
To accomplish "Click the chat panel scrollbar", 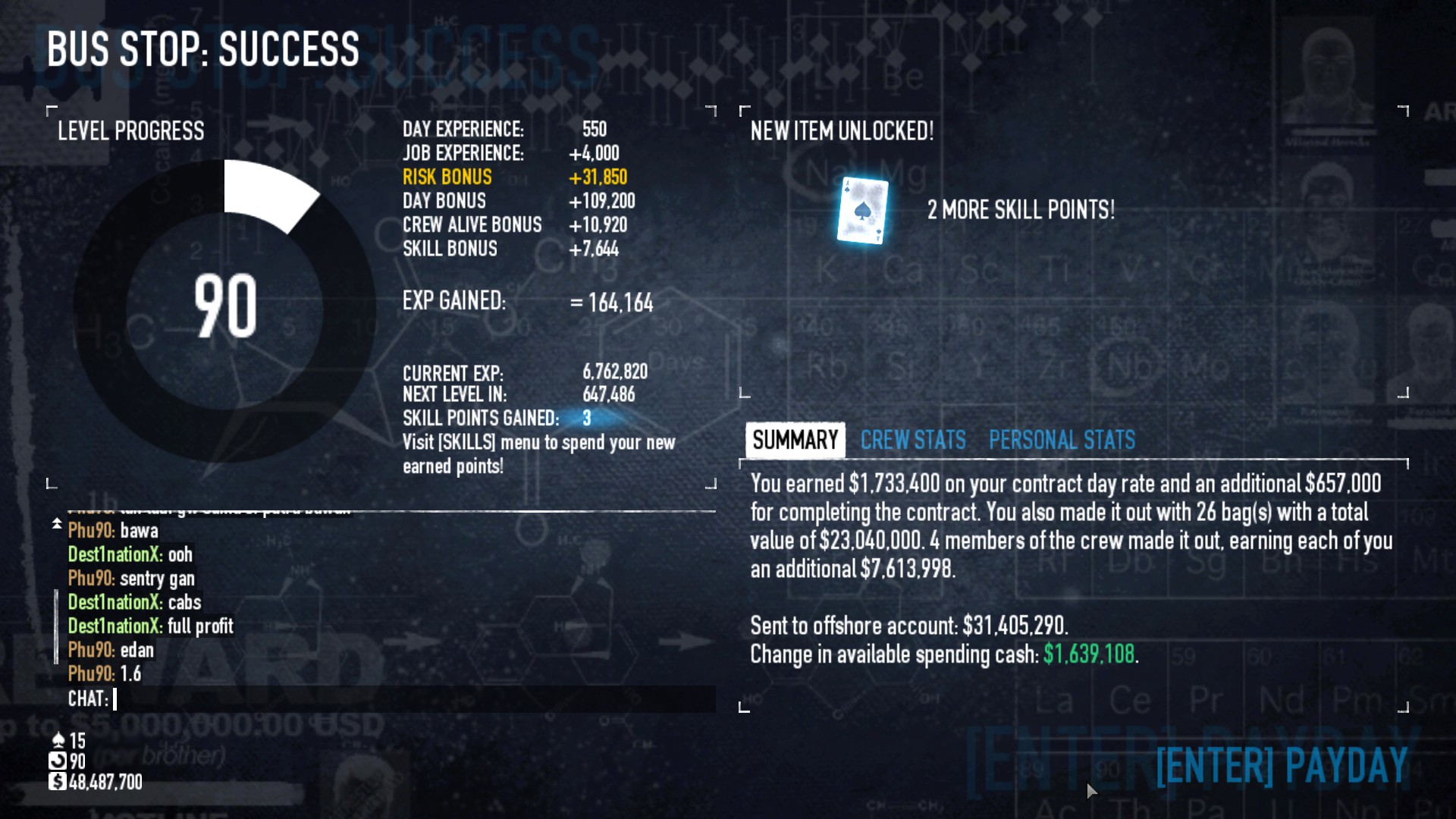I will pyautogui.click(x=58, y=622).
